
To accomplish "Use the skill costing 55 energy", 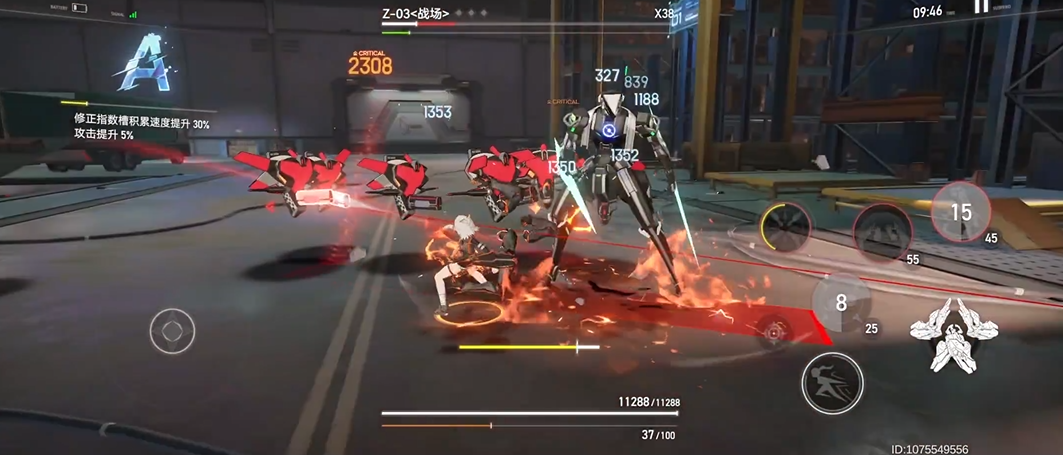I will [x=881, y=232].
